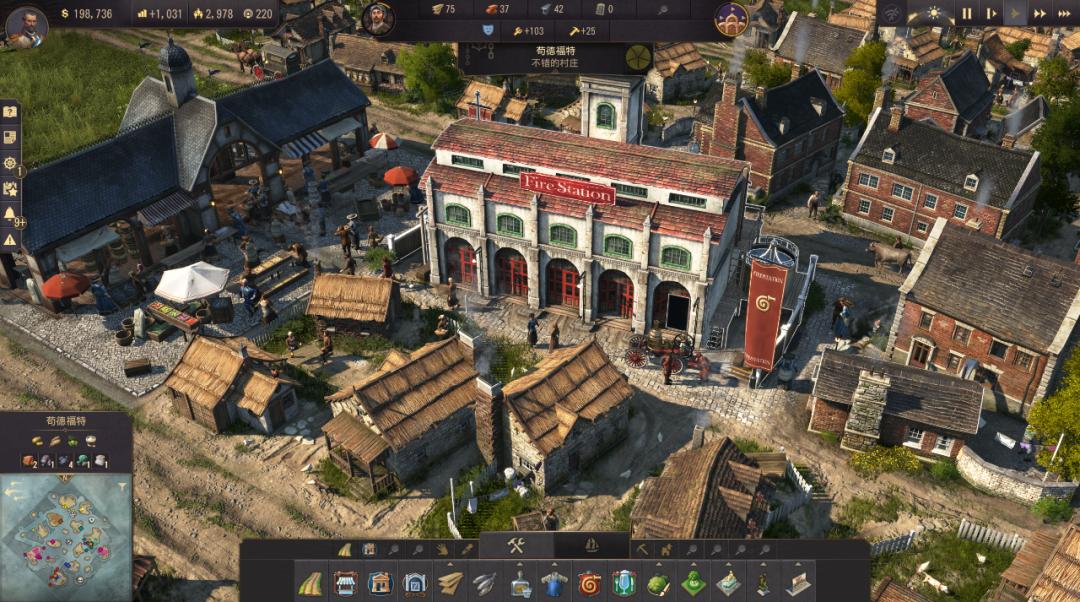Switch to slow game speed
The width and height of the screenshot is (1080, 602).
[x=991, y=14]
